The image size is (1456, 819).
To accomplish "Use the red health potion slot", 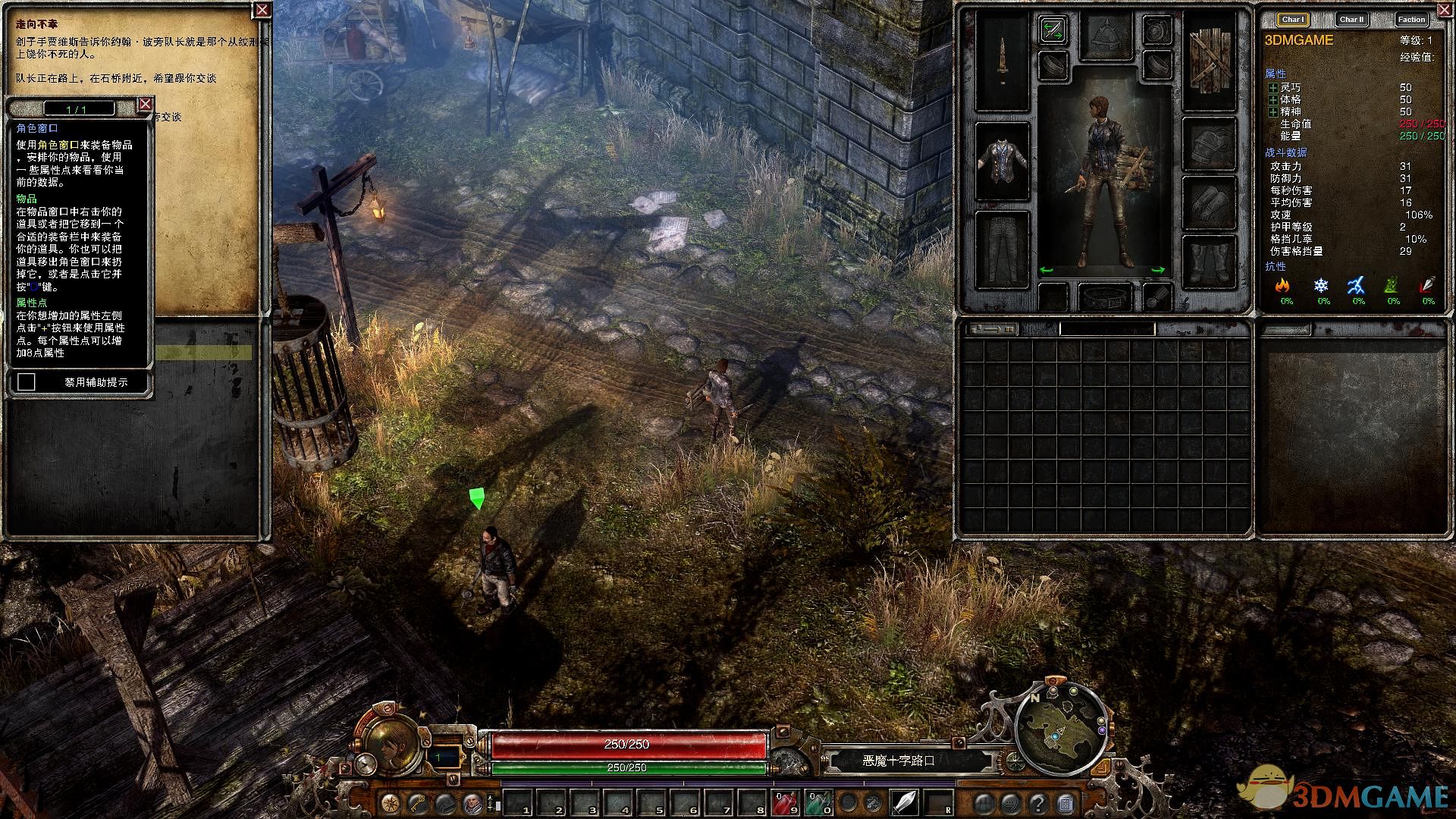I will tap(785, 802).
